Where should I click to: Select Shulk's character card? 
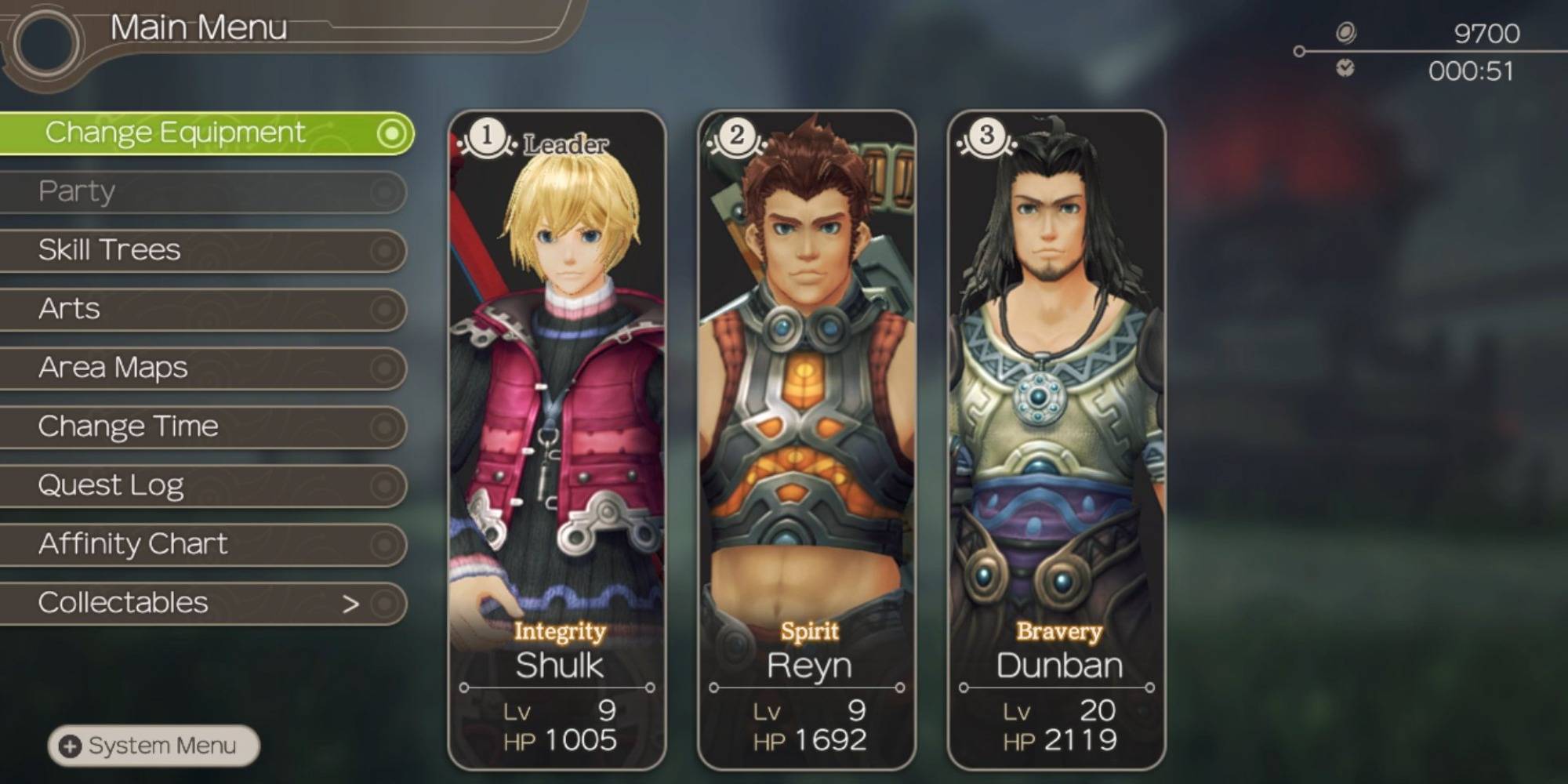click(x=557, y=439)
